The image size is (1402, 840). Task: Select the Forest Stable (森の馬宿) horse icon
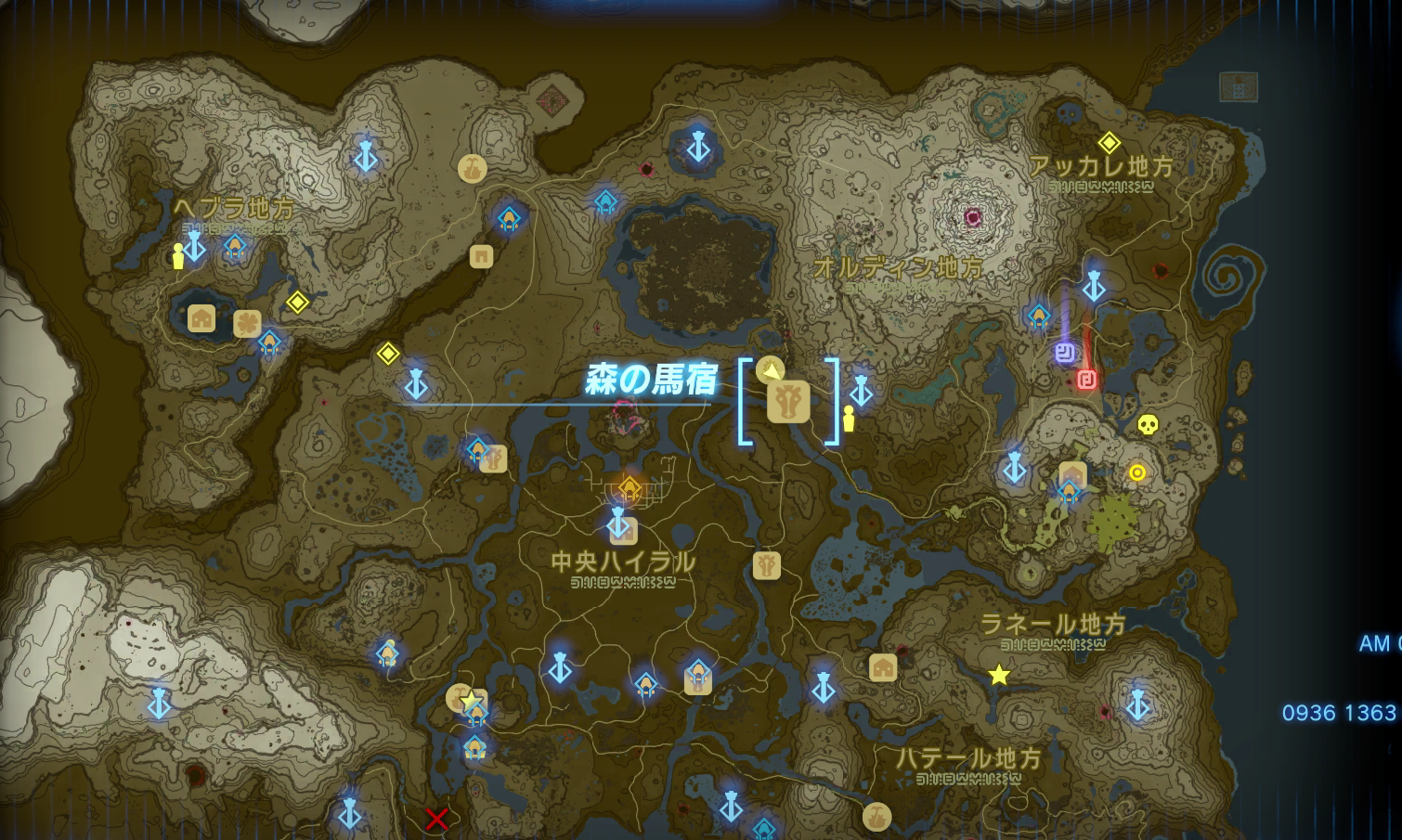pos(787,401)
